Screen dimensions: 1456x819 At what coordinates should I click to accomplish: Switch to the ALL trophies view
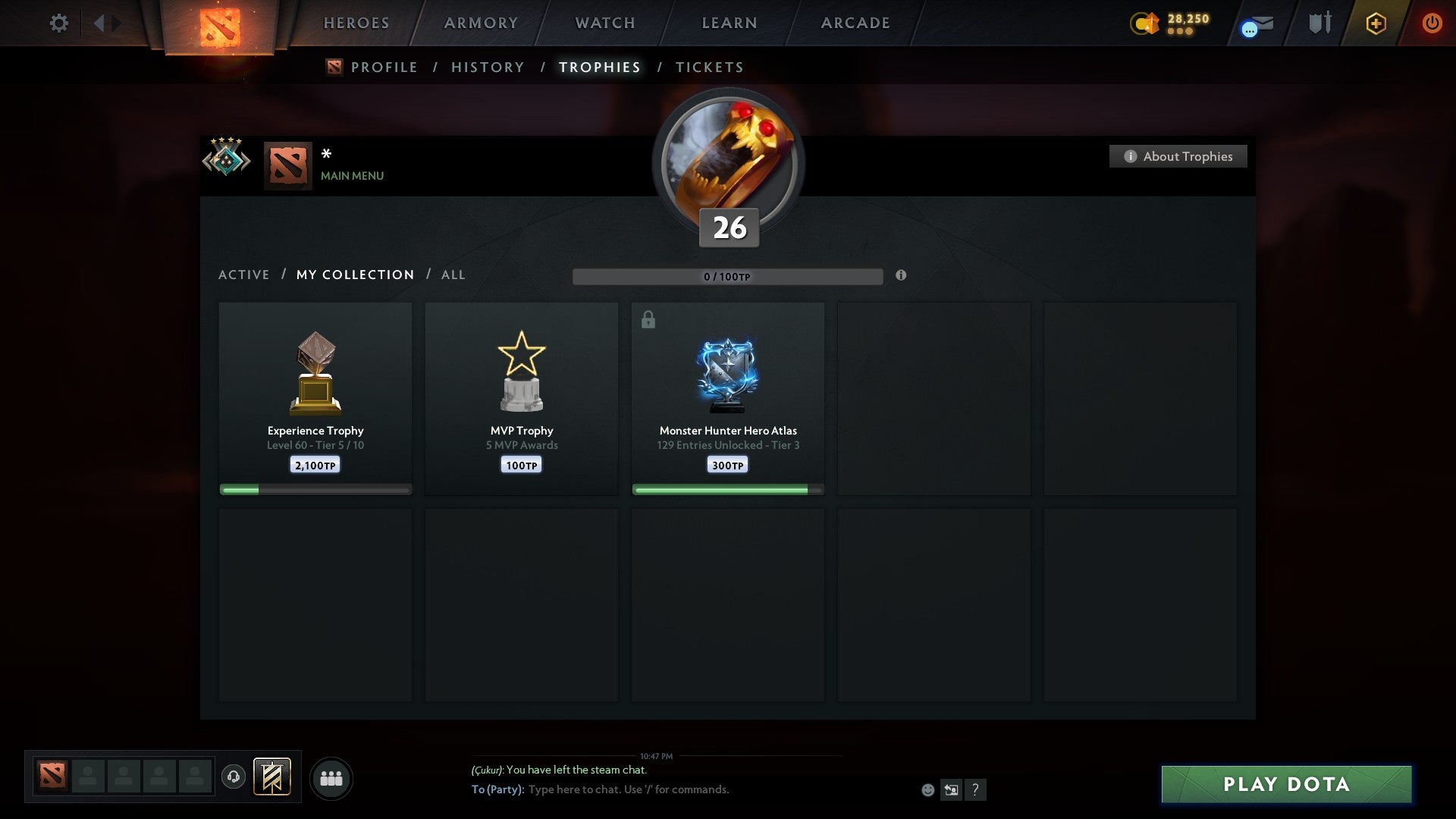click(453, 275)
